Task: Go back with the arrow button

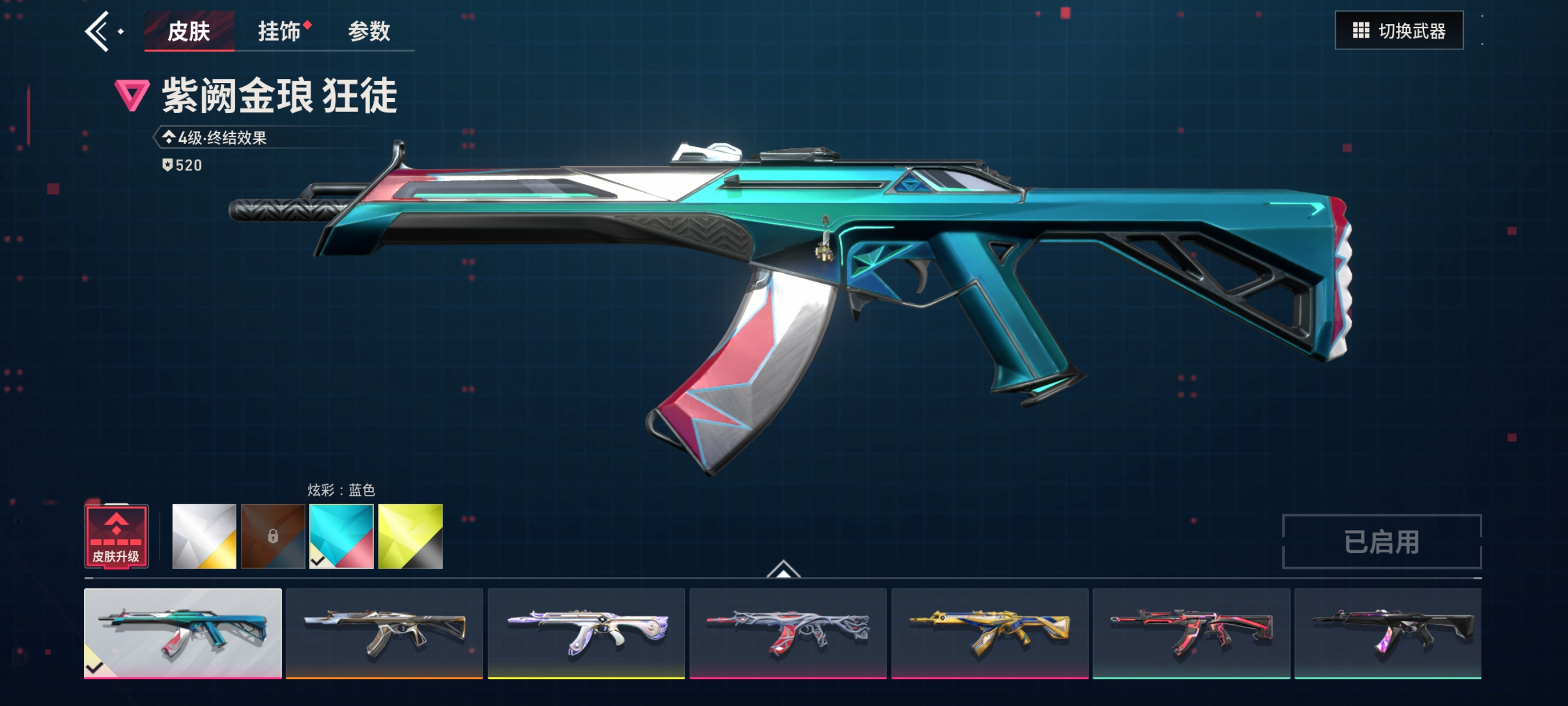Action: click(97, 31)
